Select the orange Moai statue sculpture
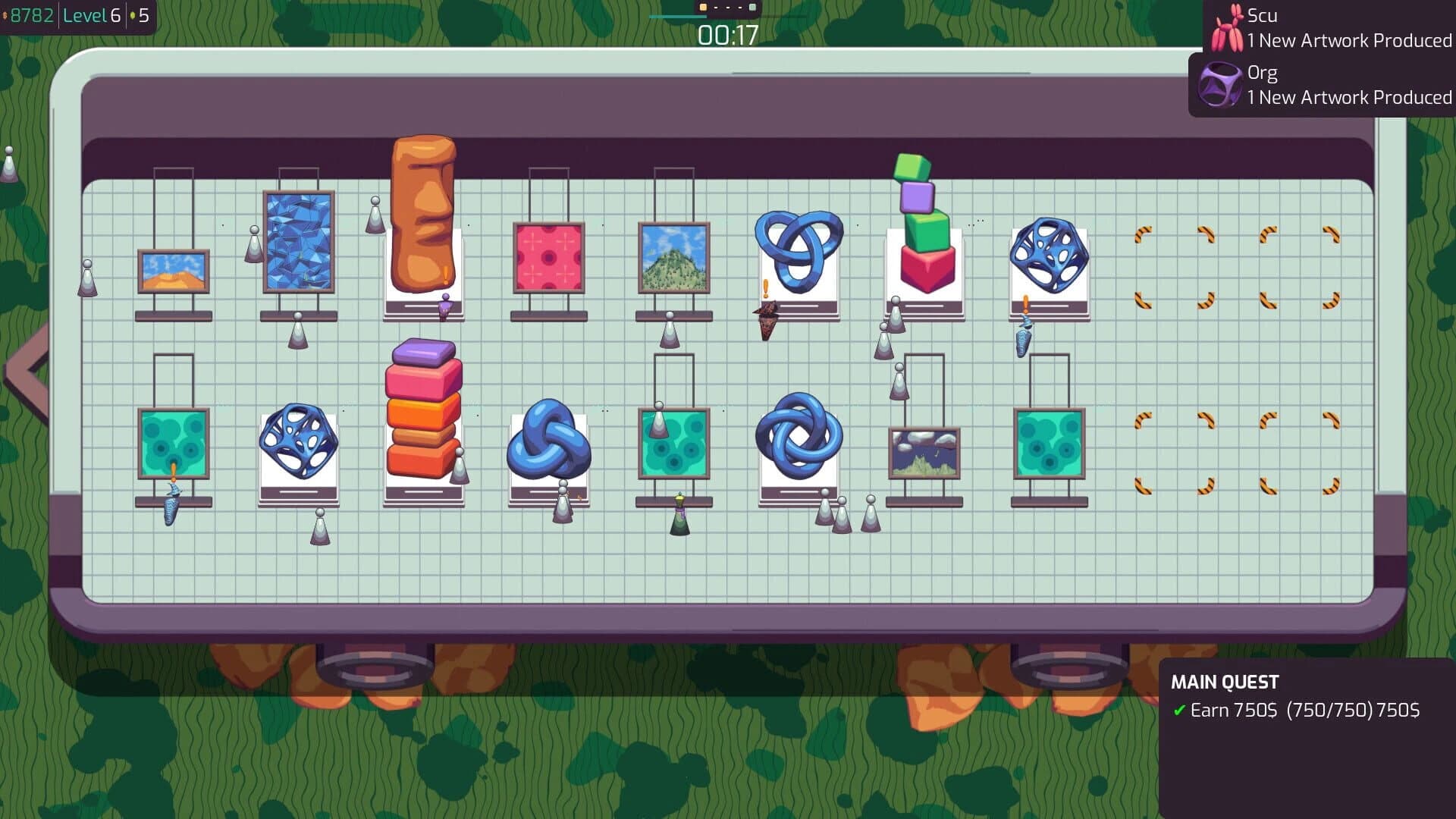Viewport: 1456px width, 819px height. [x=422, y=212]
